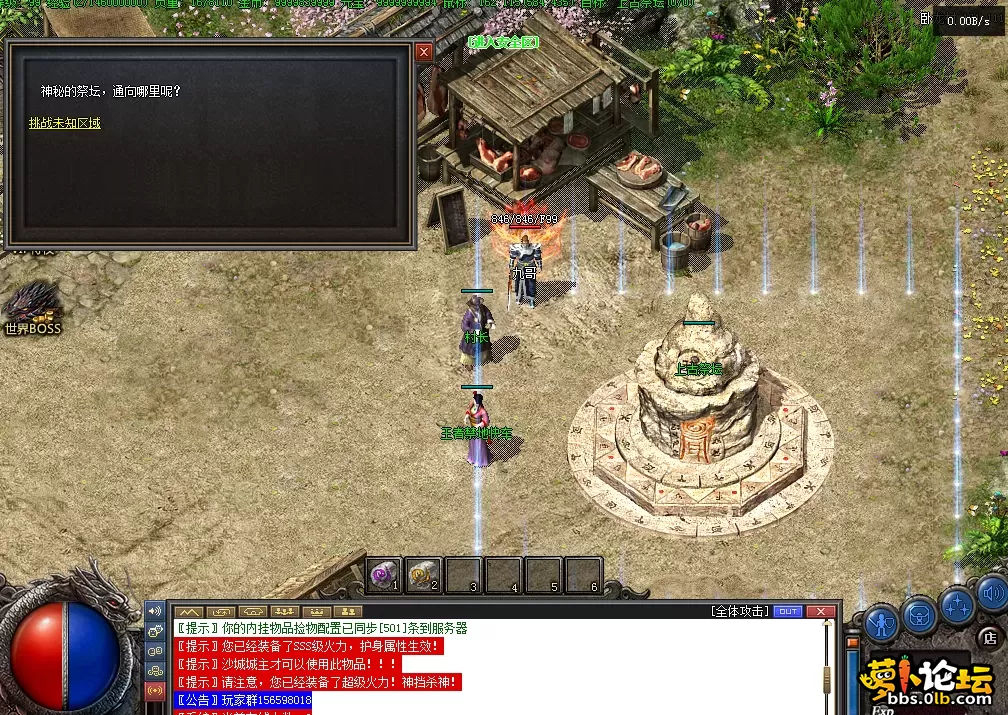Use the scroll item in hotbar slot 2
This screenshot has width=1008, height=715.
pyautogui.click(x=424, y=574)
